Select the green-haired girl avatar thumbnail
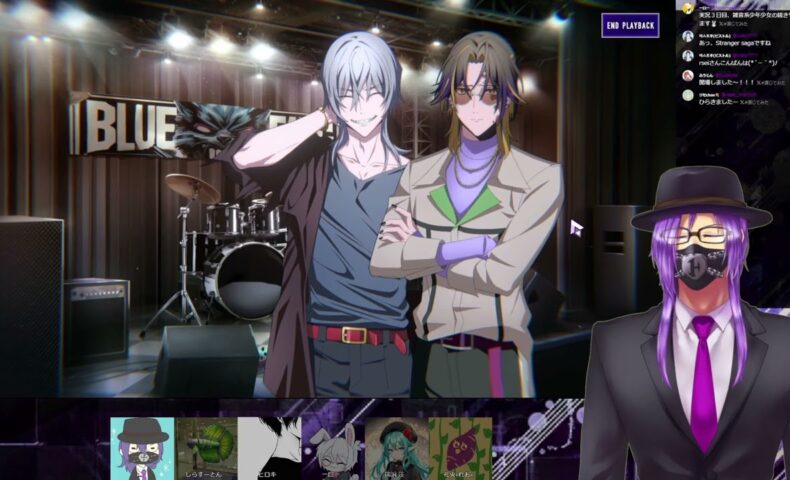790x480 pixels. coord(397,449)
